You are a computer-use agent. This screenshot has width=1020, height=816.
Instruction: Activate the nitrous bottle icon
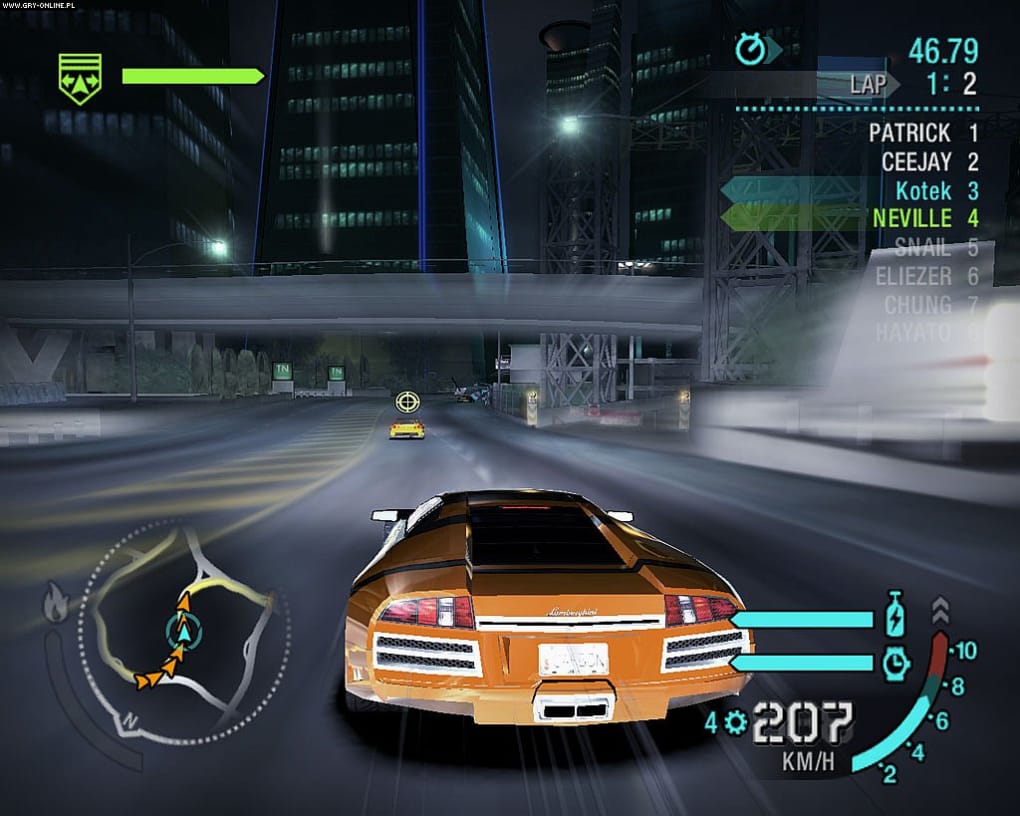coord(896,614)
